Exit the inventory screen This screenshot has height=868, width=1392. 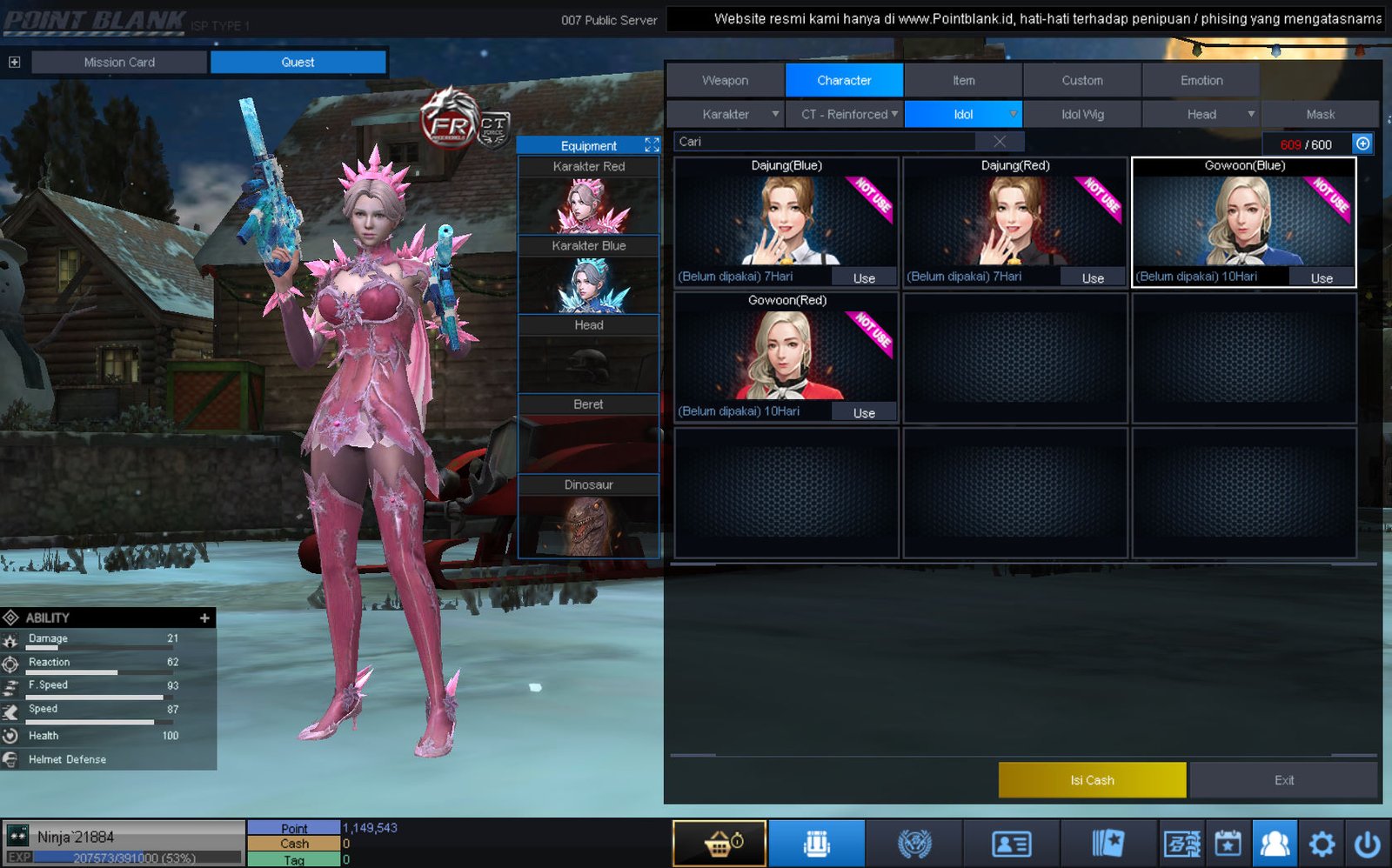[x=1283, y=780]
